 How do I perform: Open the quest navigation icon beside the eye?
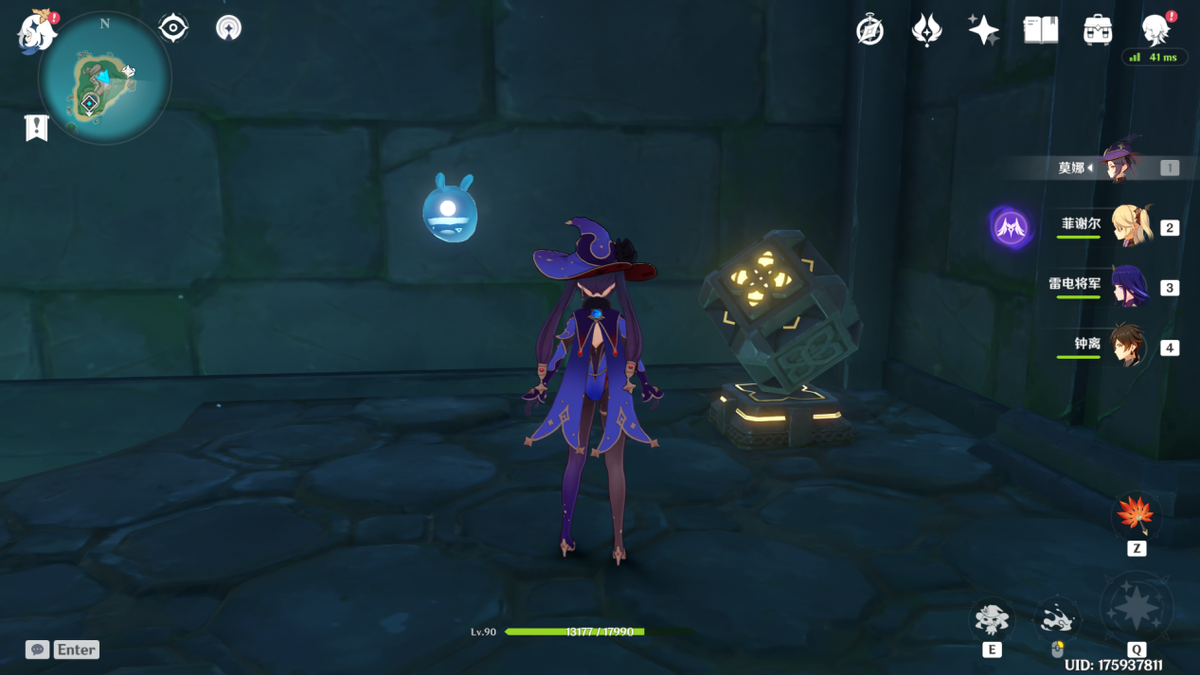pyautogui.click(x=229, y=28)
